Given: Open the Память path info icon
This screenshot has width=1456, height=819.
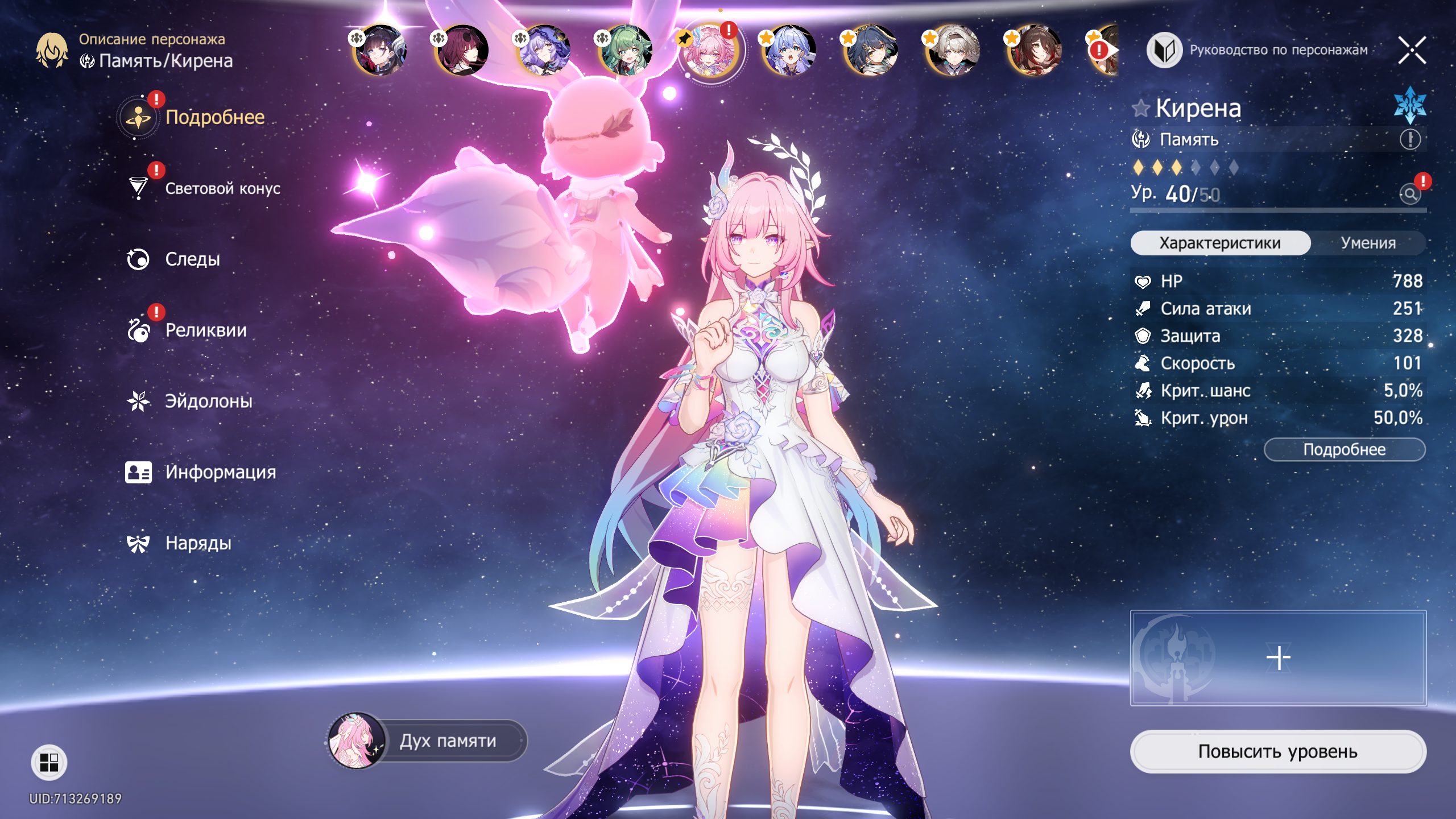Looking at the screenshot, I should [x=1410, y=139].
